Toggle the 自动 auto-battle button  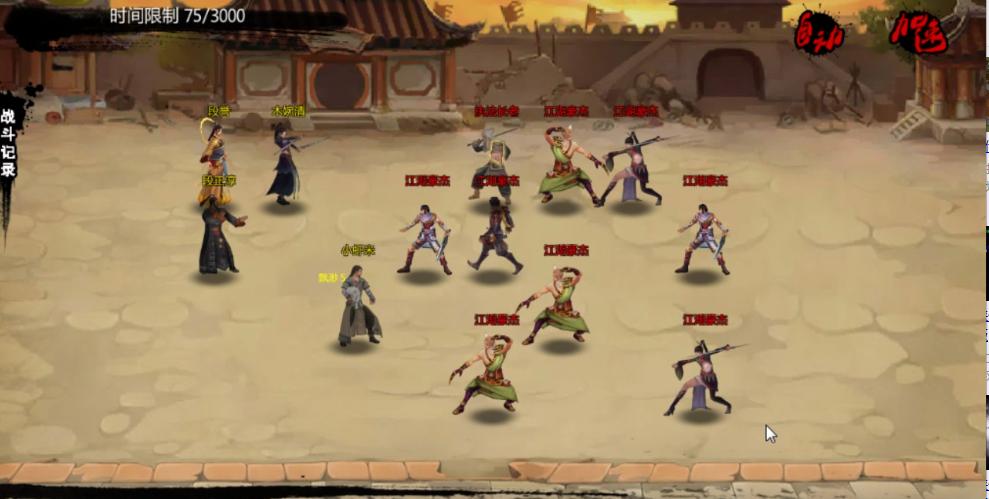click(819, 33)
